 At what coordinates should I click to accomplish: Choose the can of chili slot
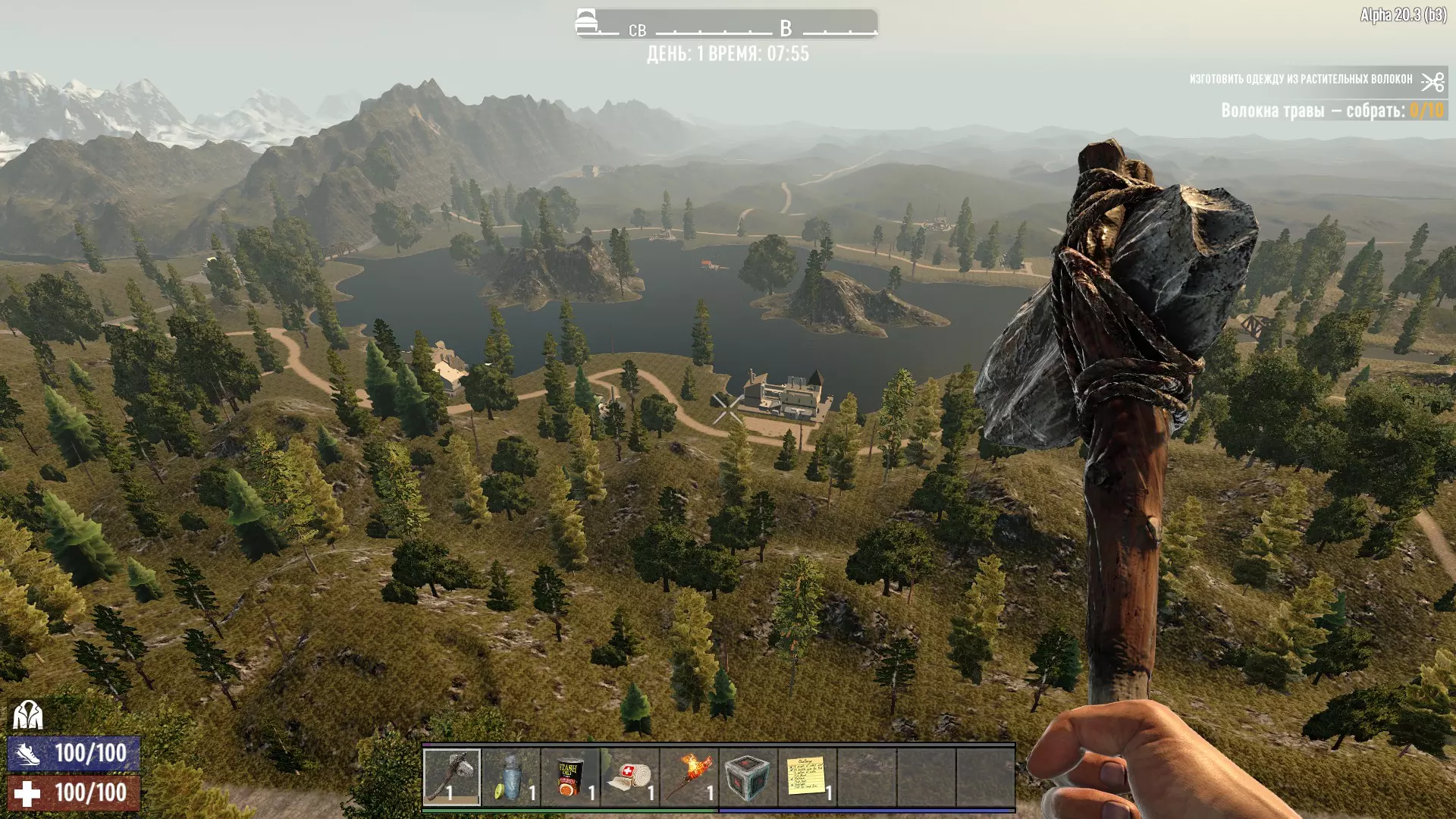(x=570, y=777)
